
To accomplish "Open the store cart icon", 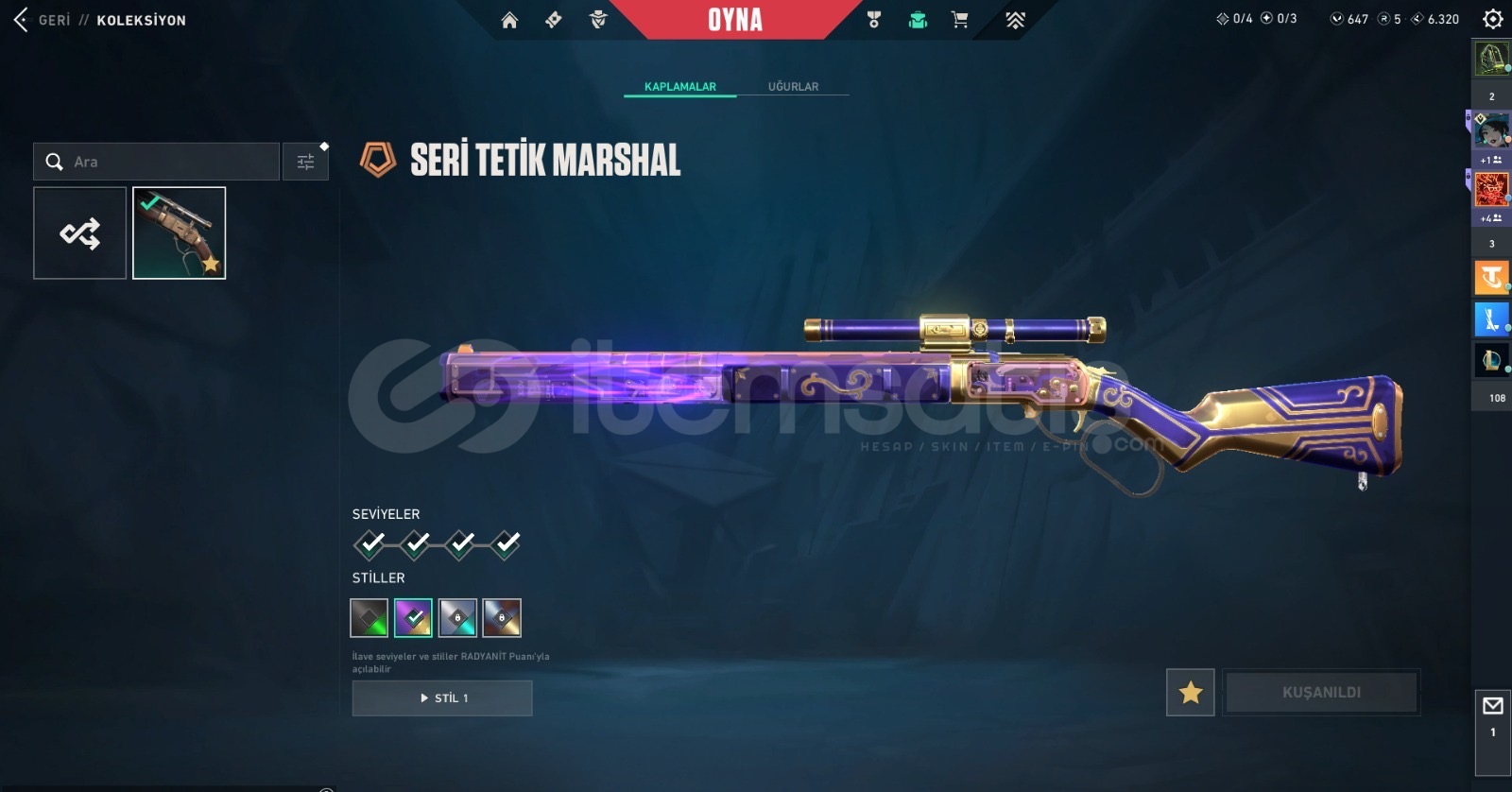I will 960,20.
